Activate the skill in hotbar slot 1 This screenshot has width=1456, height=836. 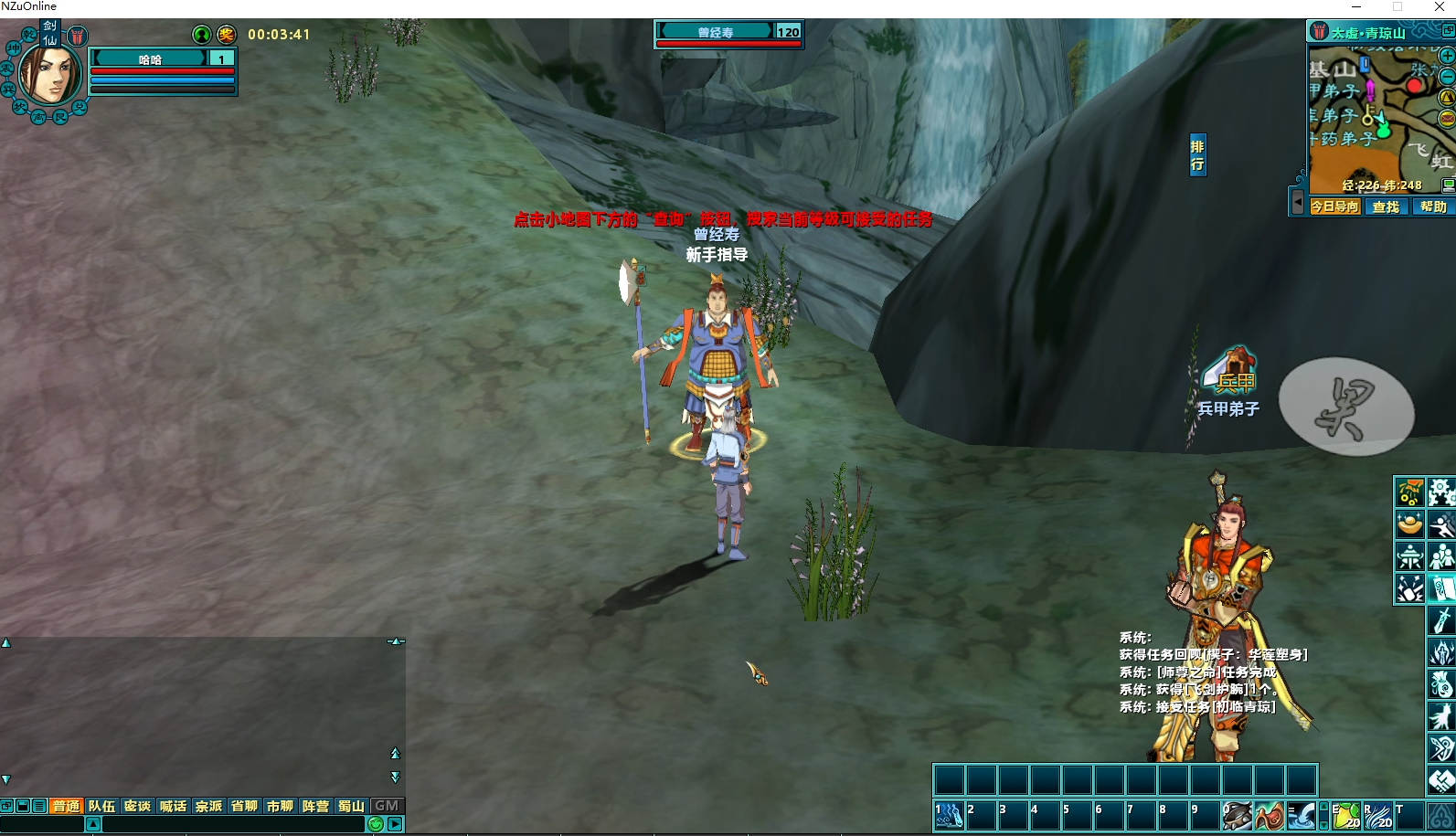tap(949, 815)
